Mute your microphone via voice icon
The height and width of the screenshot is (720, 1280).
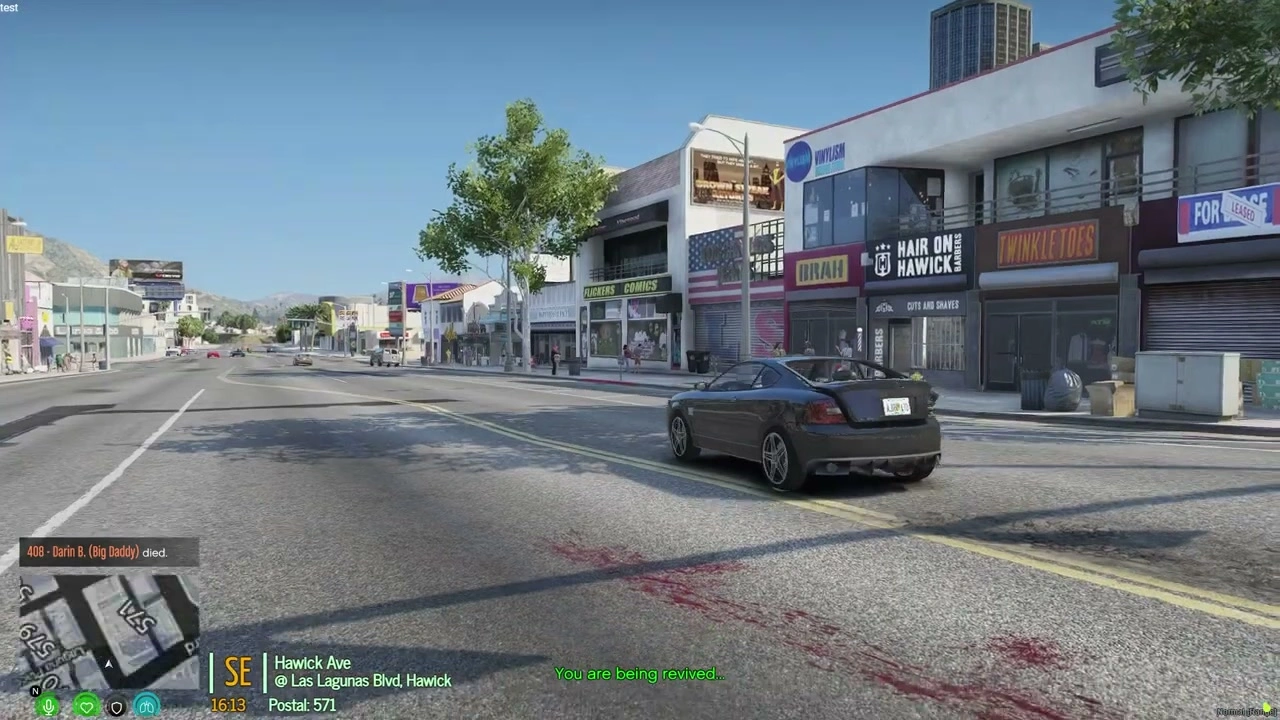(x=48, y=707)
